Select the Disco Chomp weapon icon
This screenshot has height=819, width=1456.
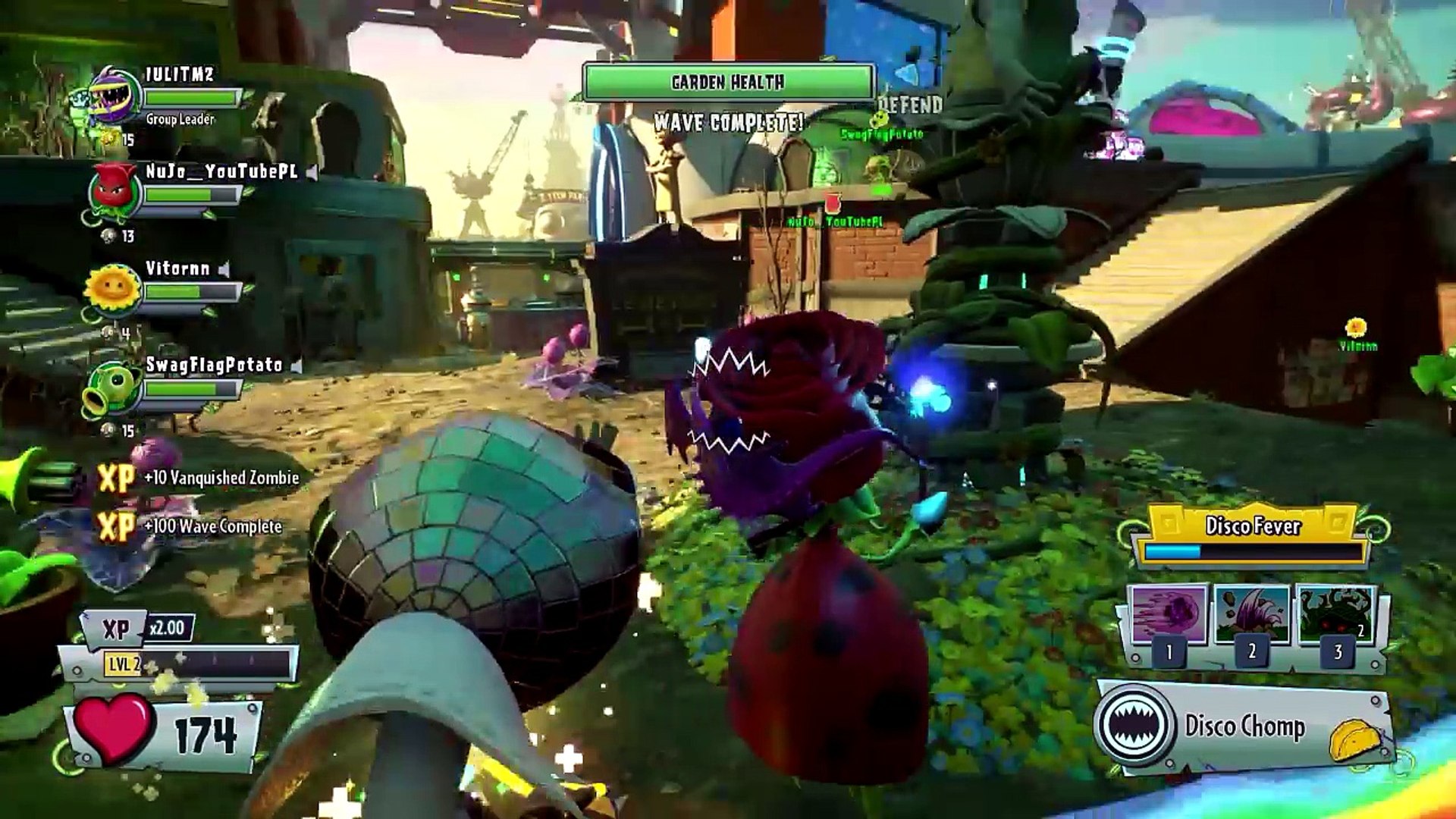click(1134, 725)
